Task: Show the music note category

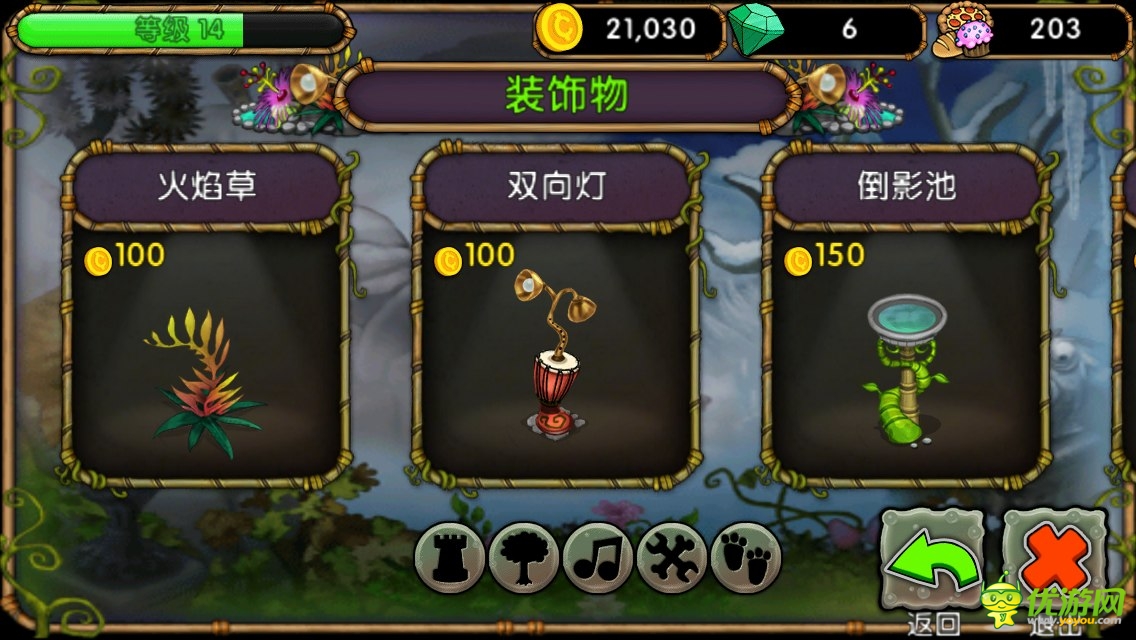Action: click(x=597, y=557)
